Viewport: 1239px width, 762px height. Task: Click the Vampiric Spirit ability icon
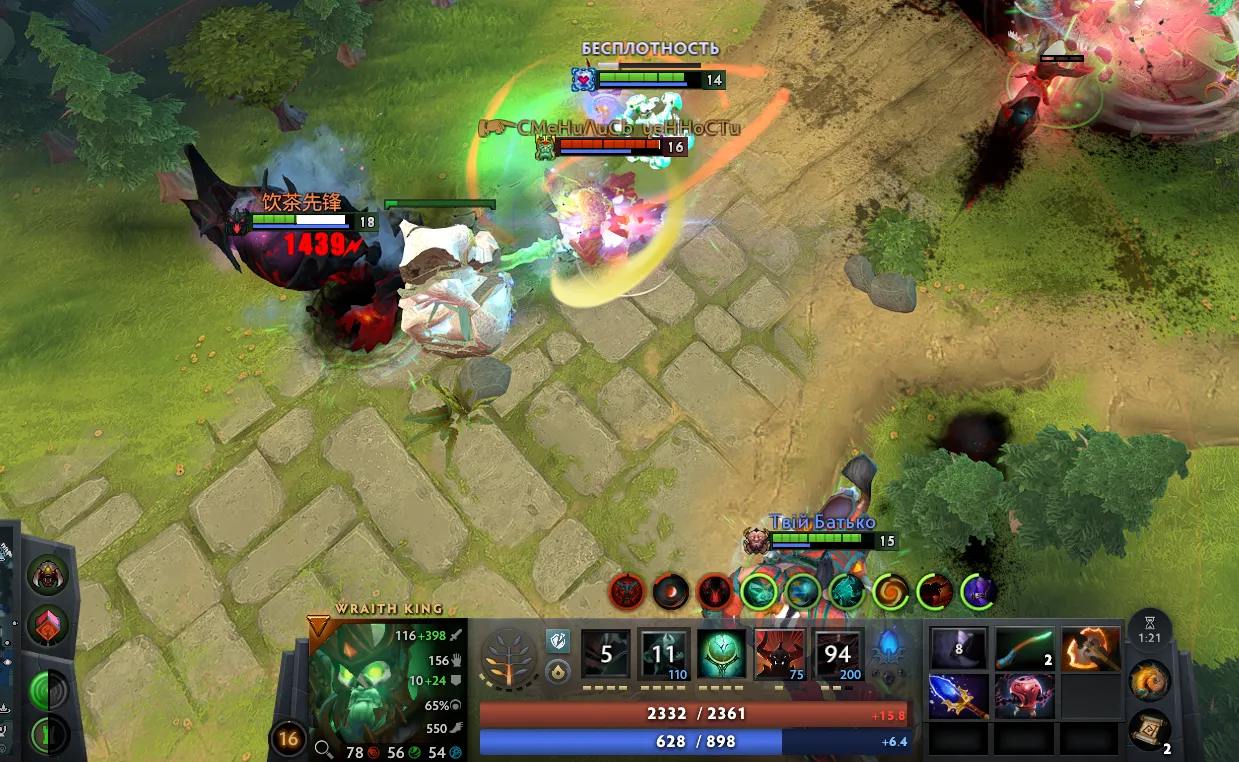(664, 655)
